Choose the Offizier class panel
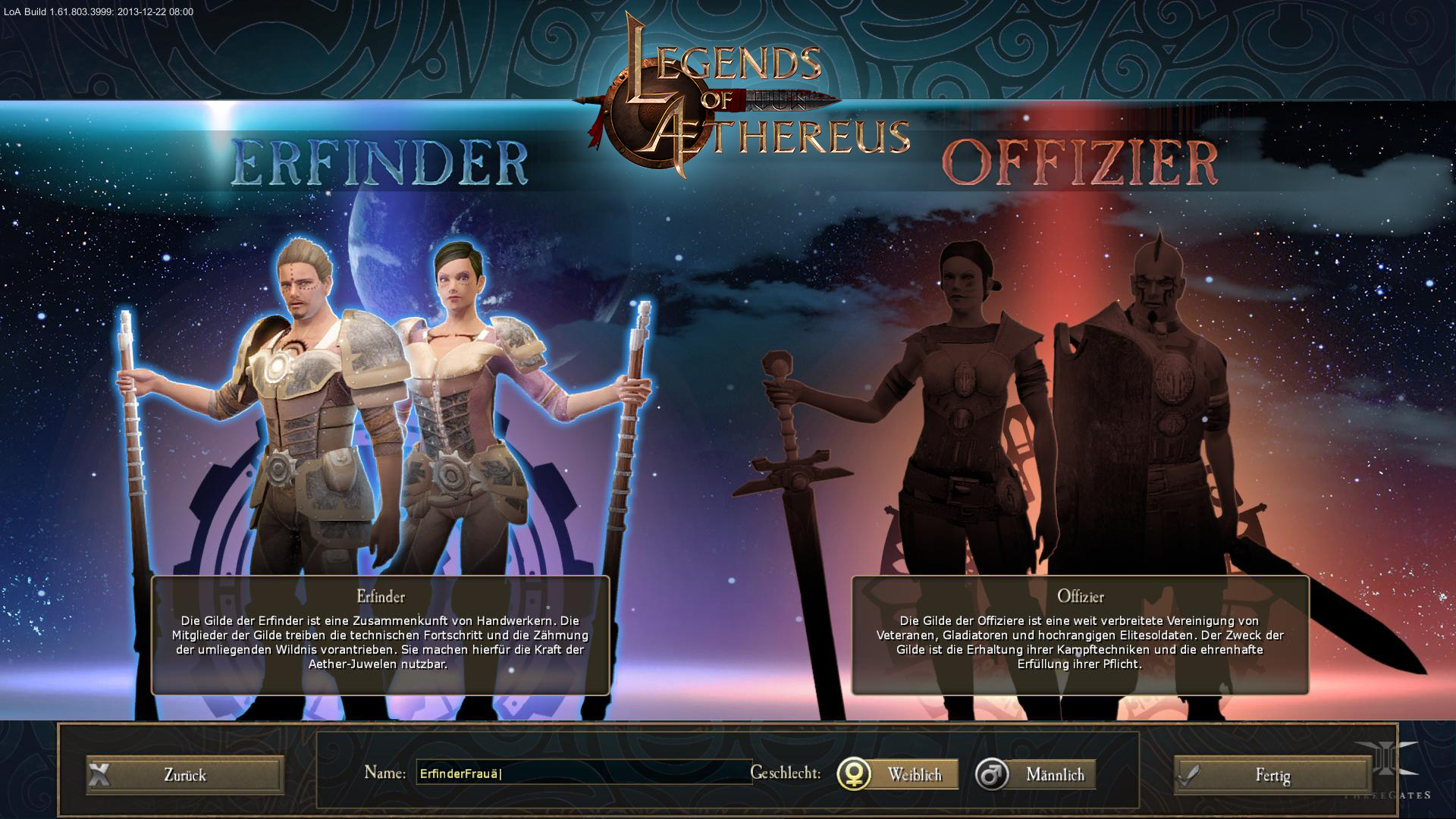This screenshot has height=819, width=1456. pos(1080,635)
